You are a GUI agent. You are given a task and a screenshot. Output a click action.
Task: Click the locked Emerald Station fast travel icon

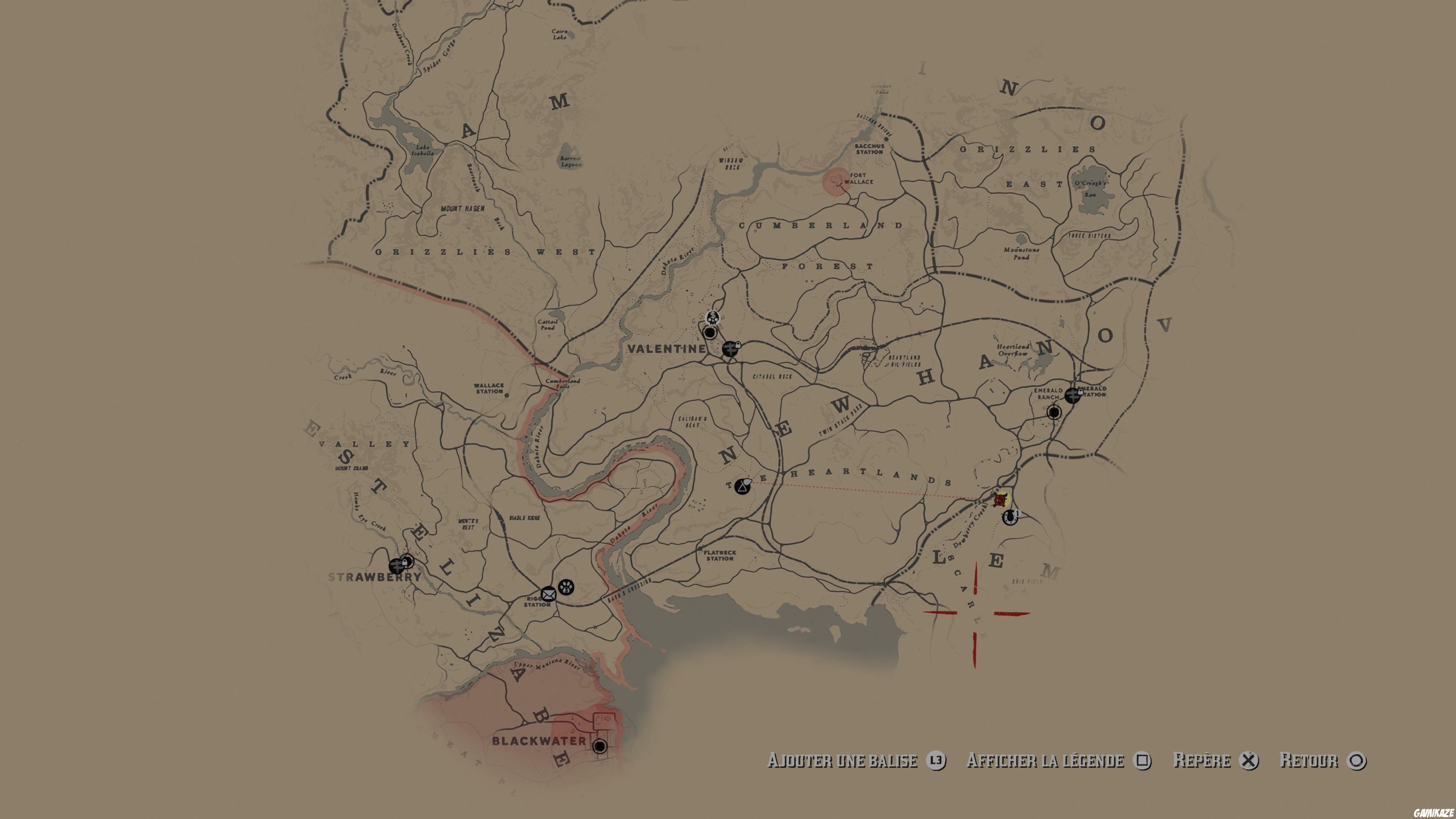(x=1073, y=394)
